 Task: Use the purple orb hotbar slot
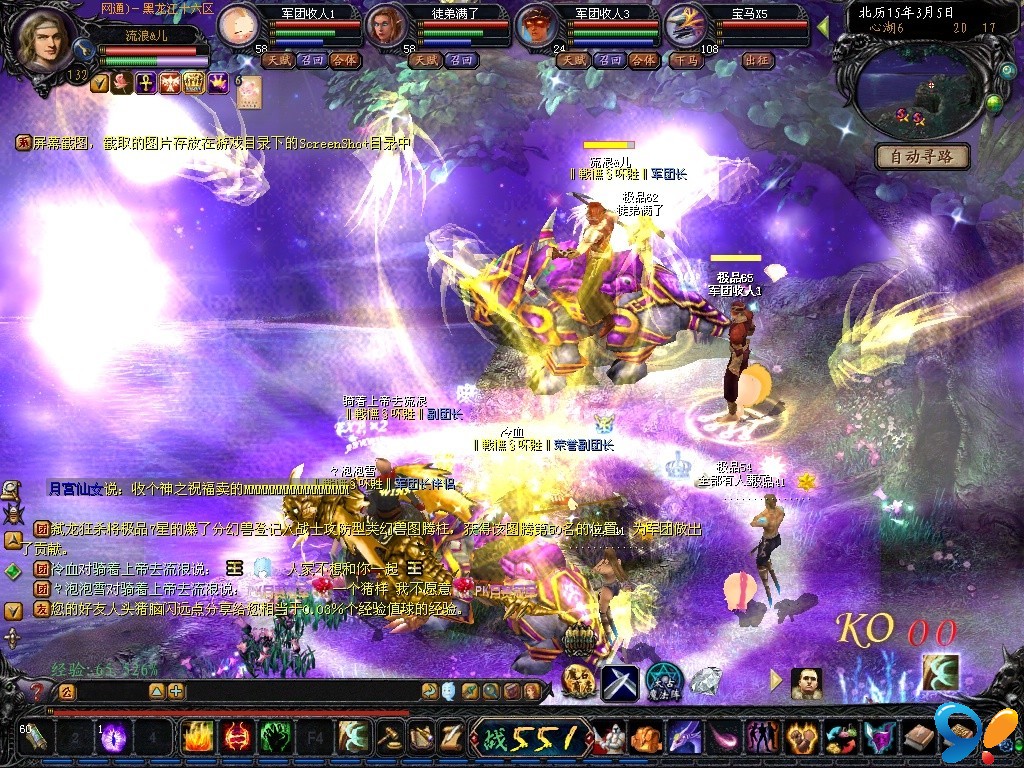pyautogui.click(x=113, y=738)
